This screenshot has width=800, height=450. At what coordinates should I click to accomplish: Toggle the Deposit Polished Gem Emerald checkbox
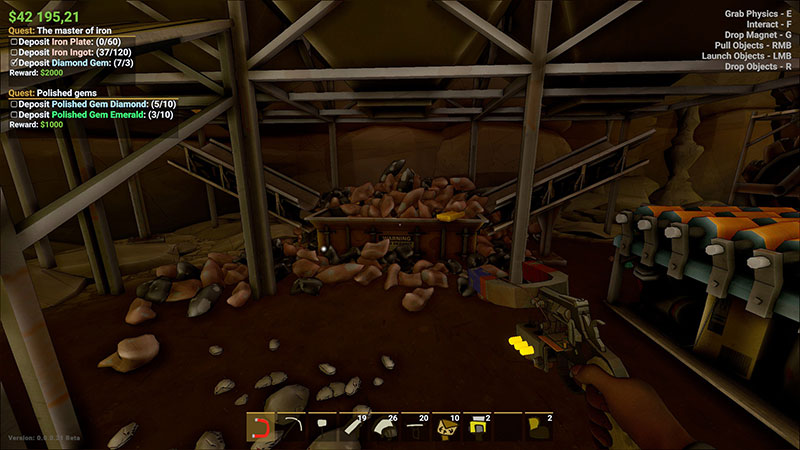[x=12, y=114]
